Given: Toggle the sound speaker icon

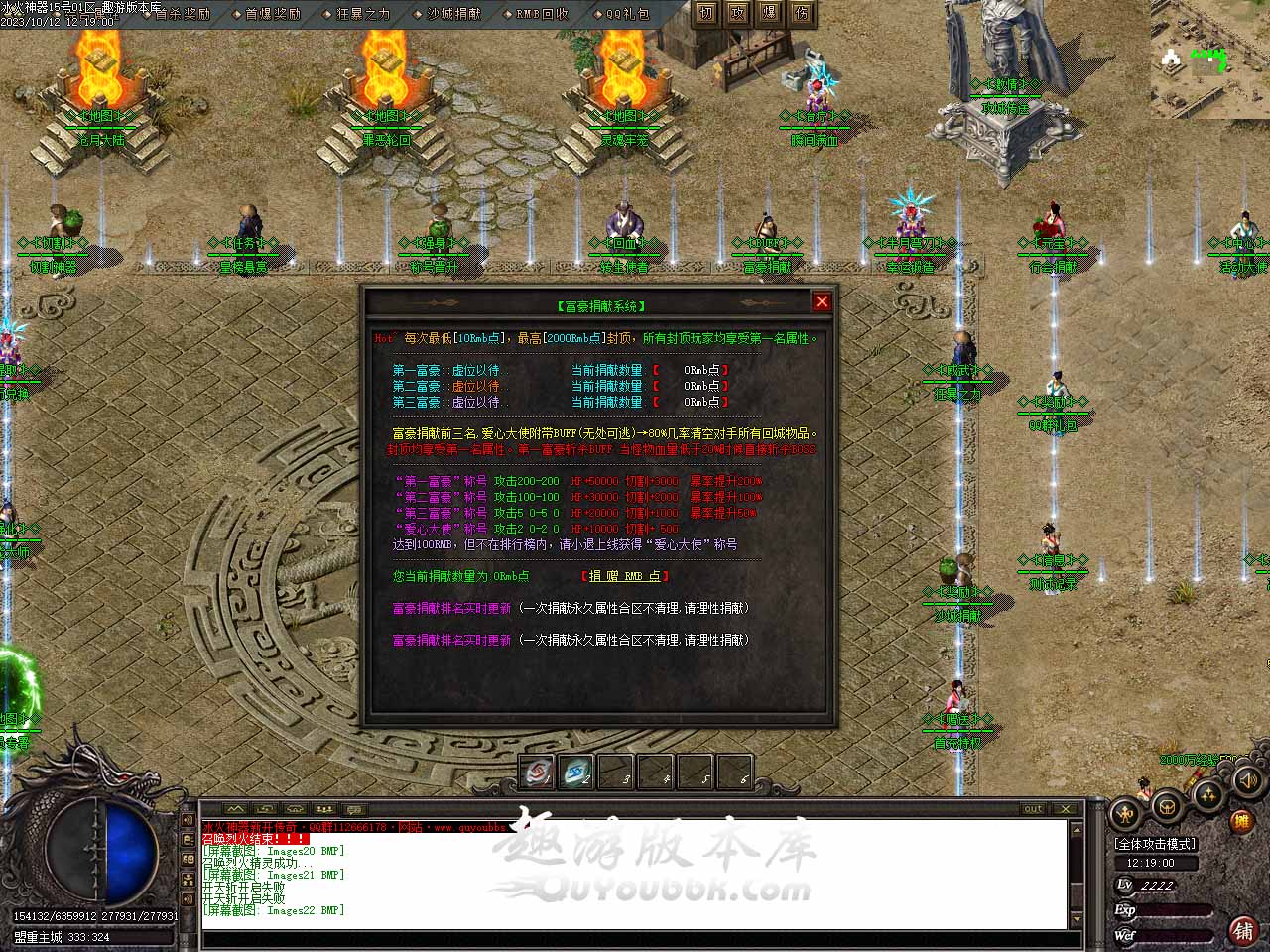Looking at the screenshot, I should point(1247,782).
